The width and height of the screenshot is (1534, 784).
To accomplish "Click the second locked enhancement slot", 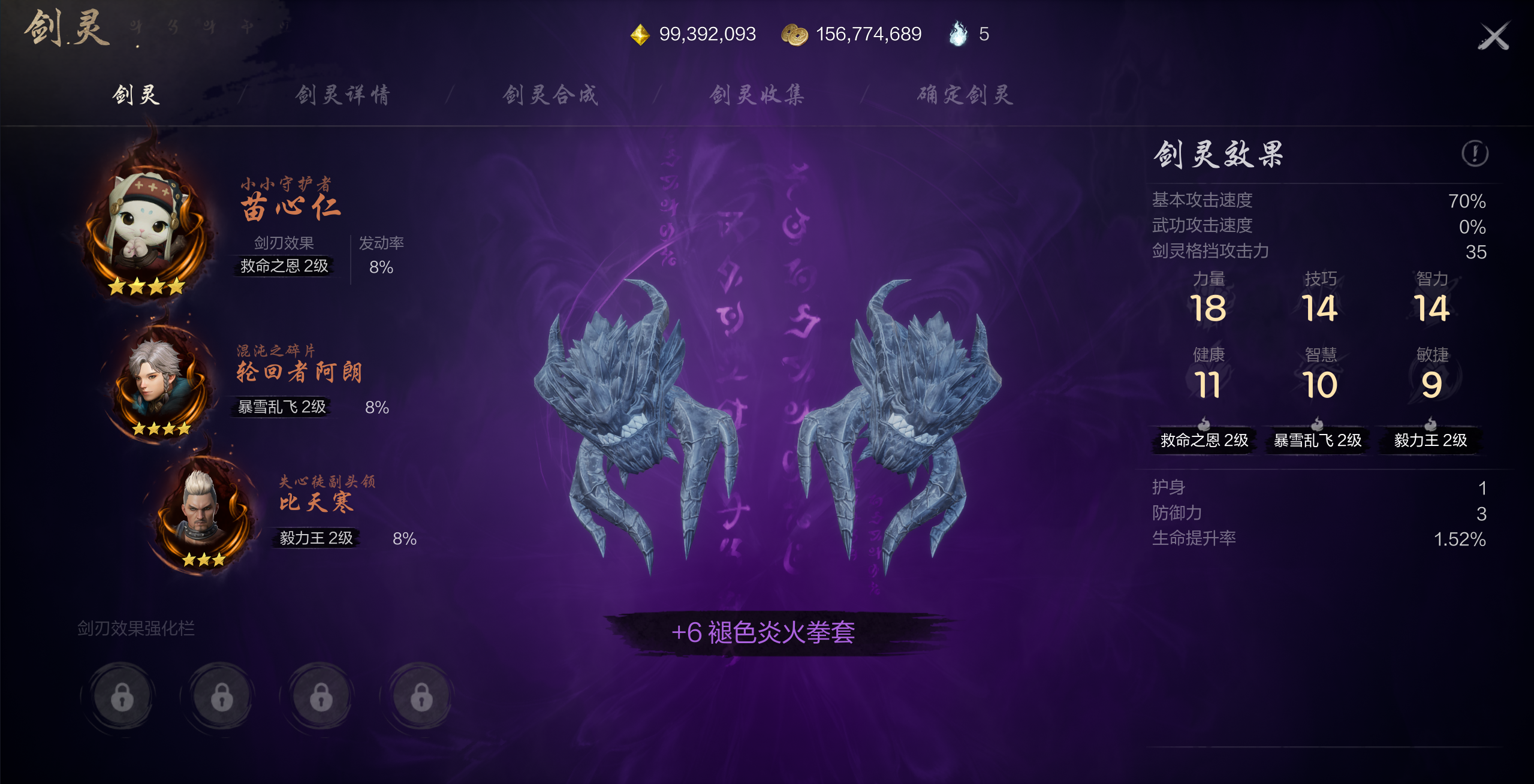I will coord(221,696).
